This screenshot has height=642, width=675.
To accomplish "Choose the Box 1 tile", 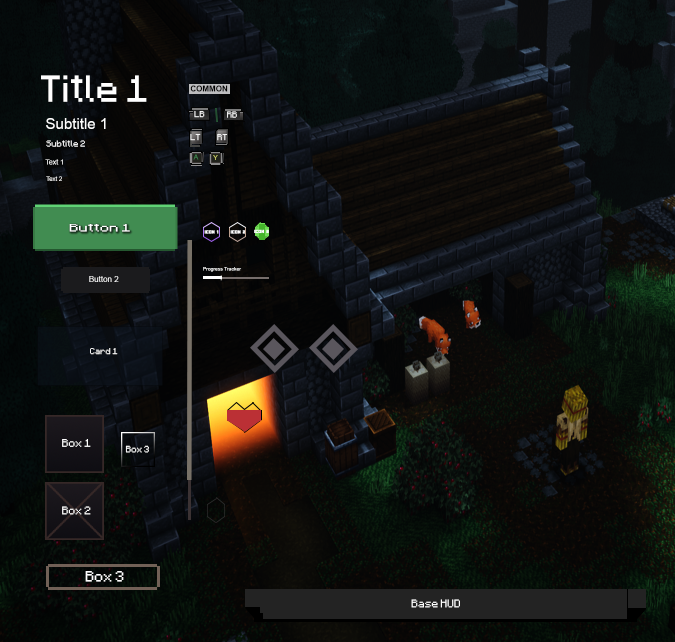I will pos(75,444).
